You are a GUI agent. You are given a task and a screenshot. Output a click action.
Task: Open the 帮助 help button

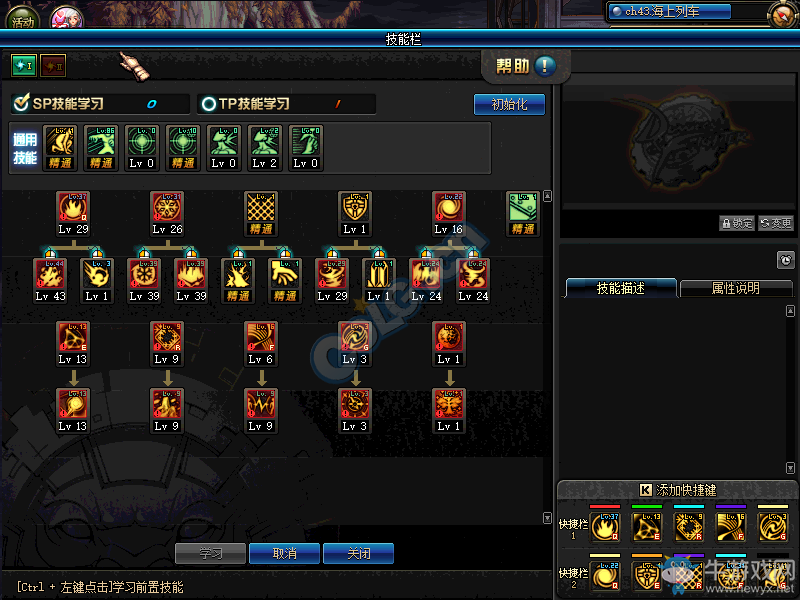(526, 67)
